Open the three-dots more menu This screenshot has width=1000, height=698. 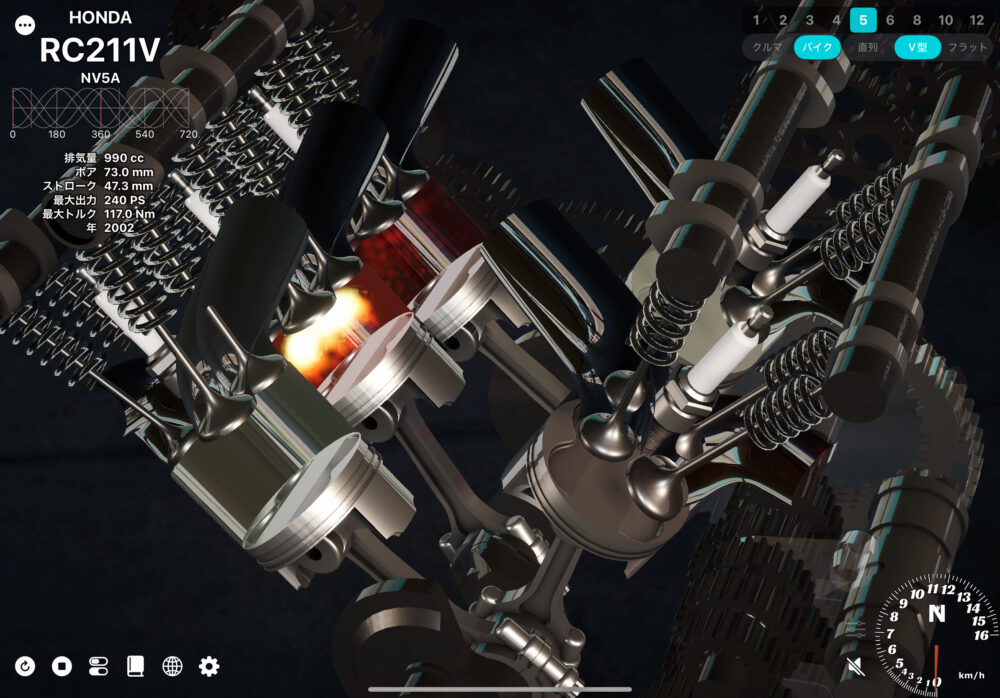coord(25,26)
